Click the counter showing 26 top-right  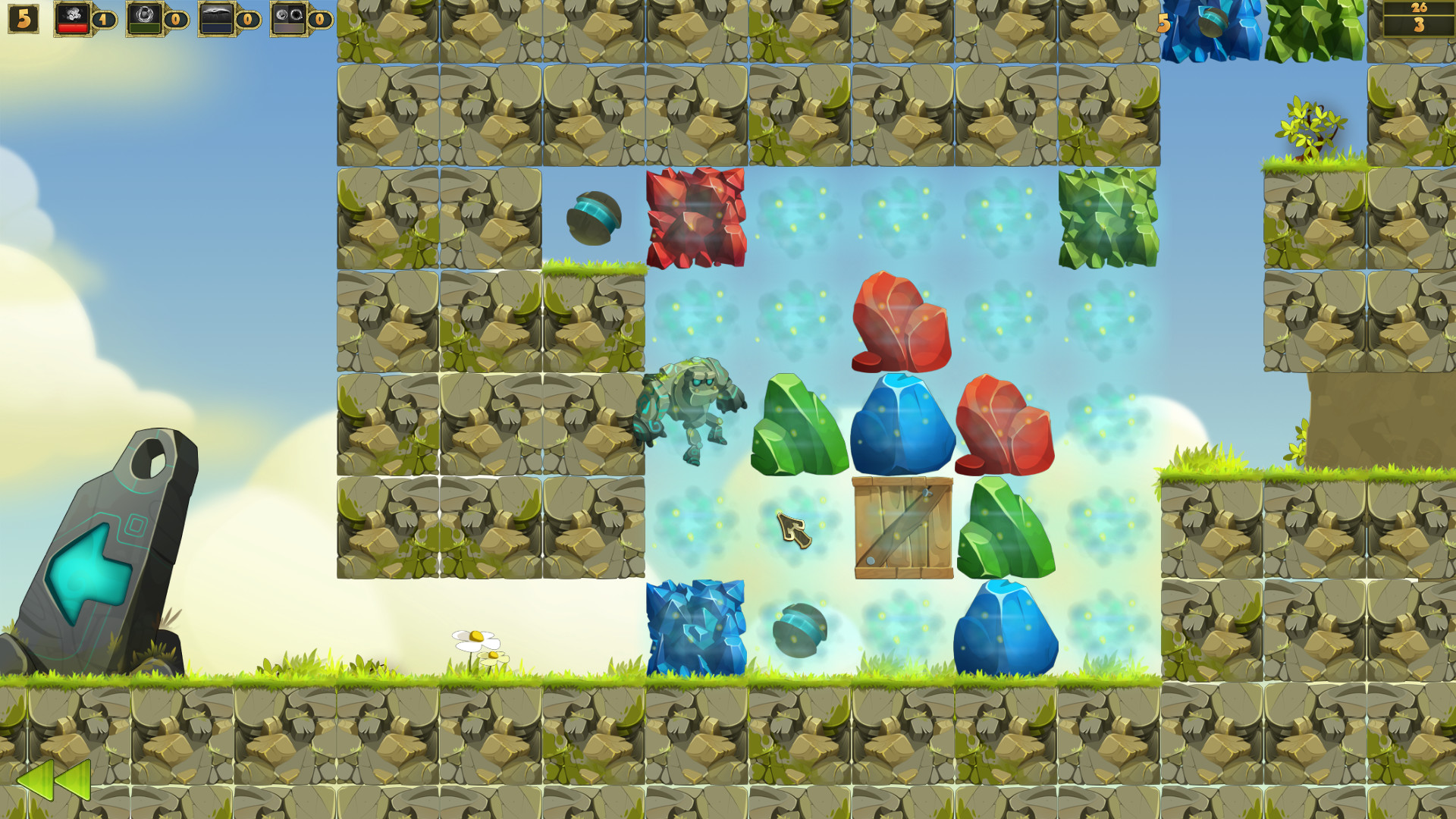(1420, 8)
